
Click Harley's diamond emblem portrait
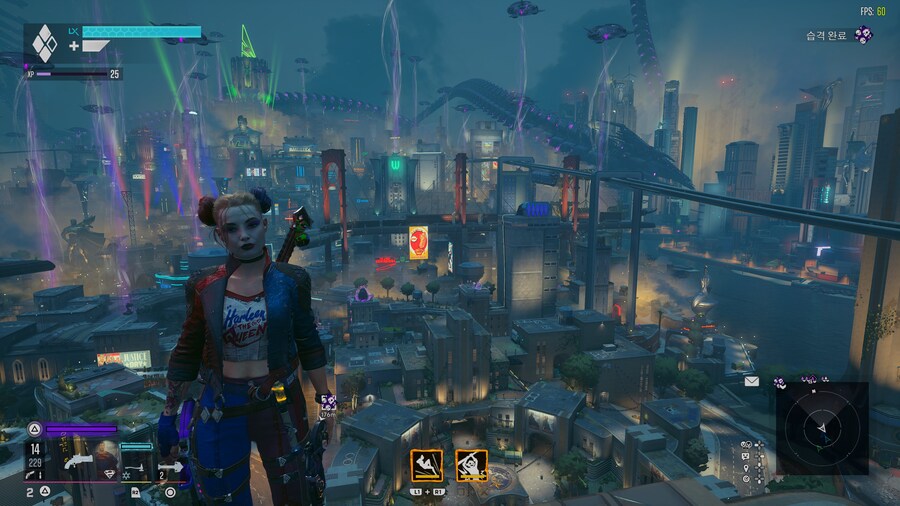coord(45,44)
